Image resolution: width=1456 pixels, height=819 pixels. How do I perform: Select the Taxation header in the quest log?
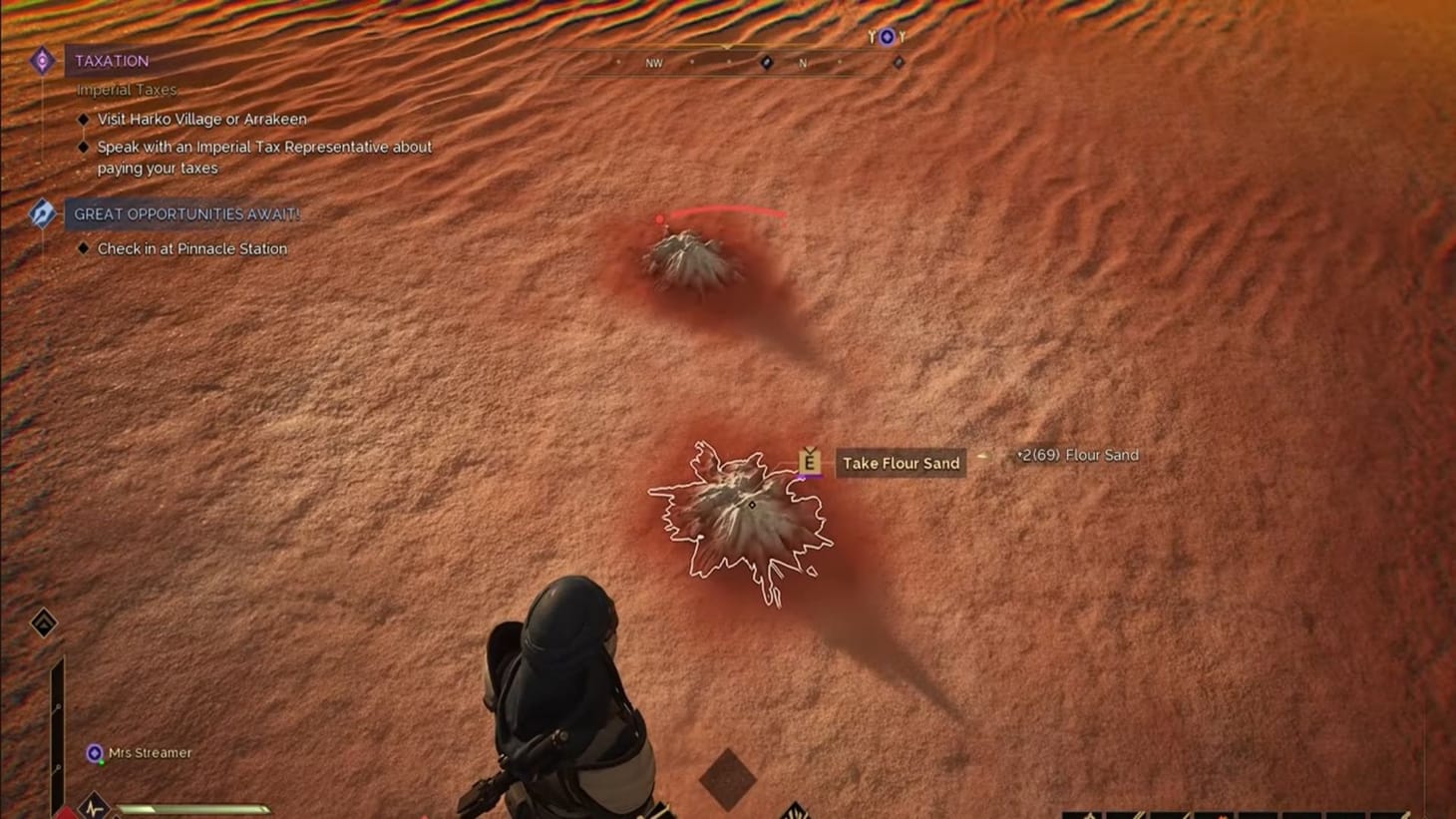[112, 61]
